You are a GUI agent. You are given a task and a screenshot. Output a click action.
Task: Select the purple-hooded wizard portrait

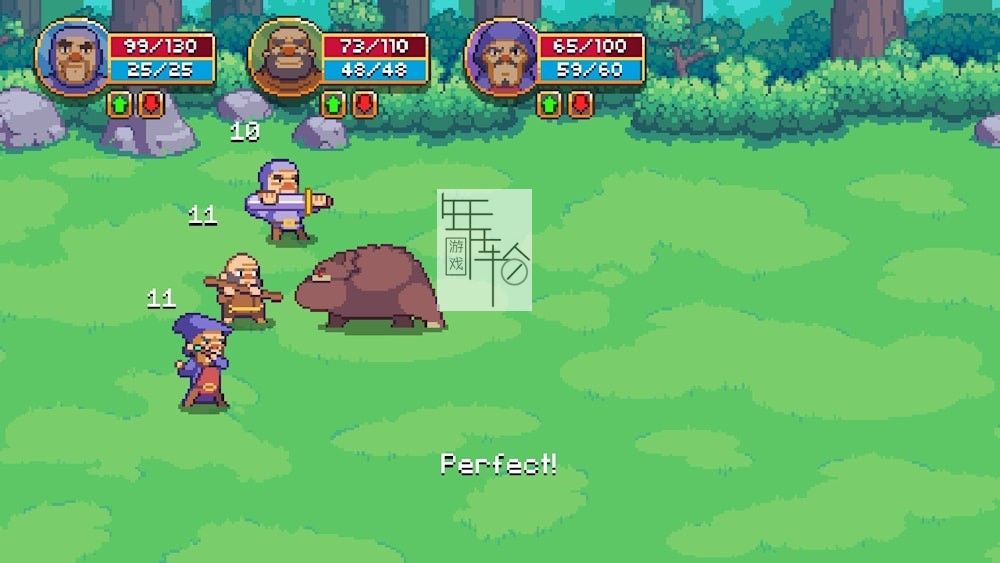pos(500,58)
